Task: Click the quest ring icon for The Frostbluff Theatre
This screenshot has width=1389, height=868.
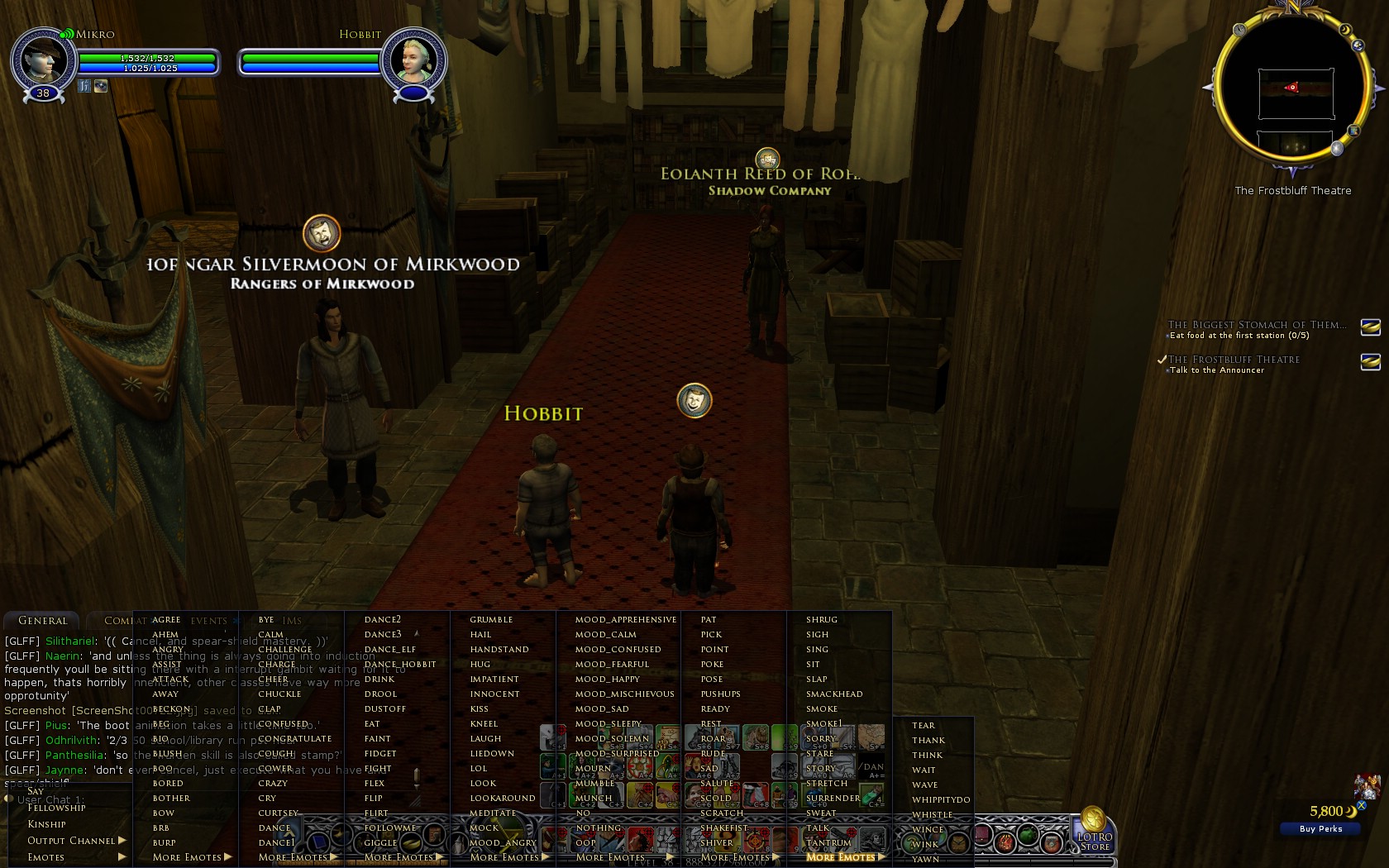Action: point(1372,361)
